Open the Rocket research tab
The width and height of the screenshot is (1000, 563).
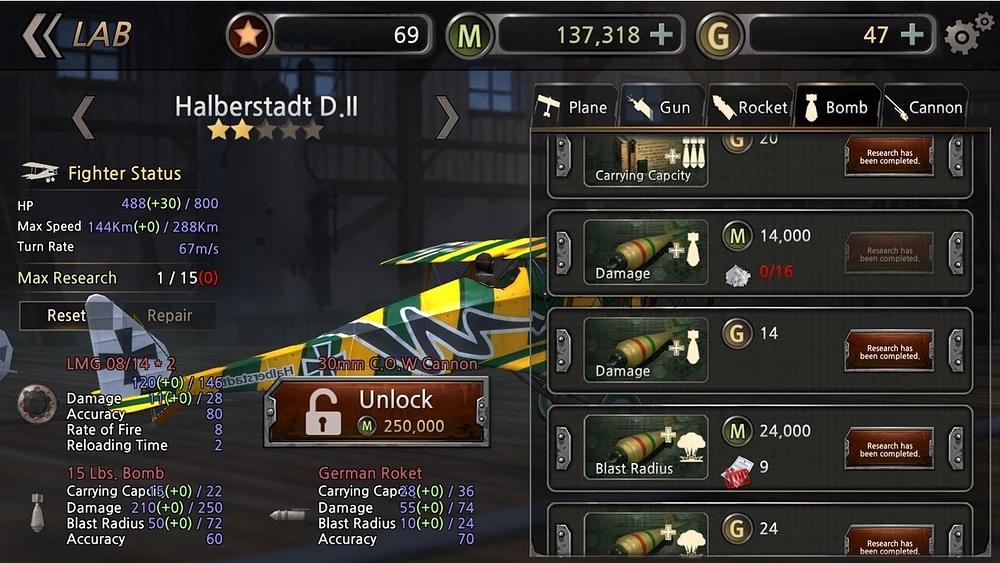(749, 107)
